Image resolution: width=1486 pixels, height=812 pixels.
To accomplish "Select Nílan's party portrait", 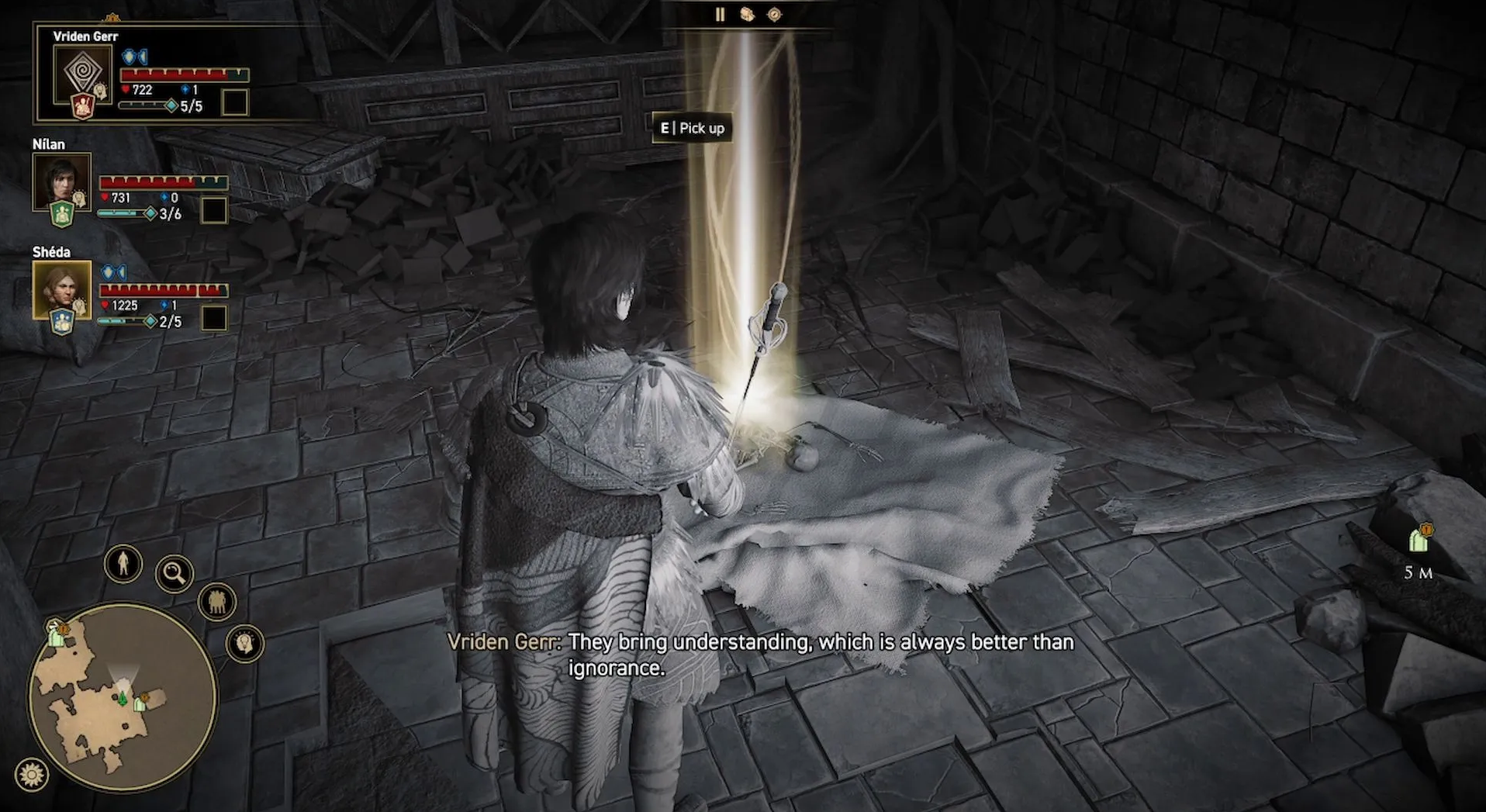I will [x=61, y=181].
